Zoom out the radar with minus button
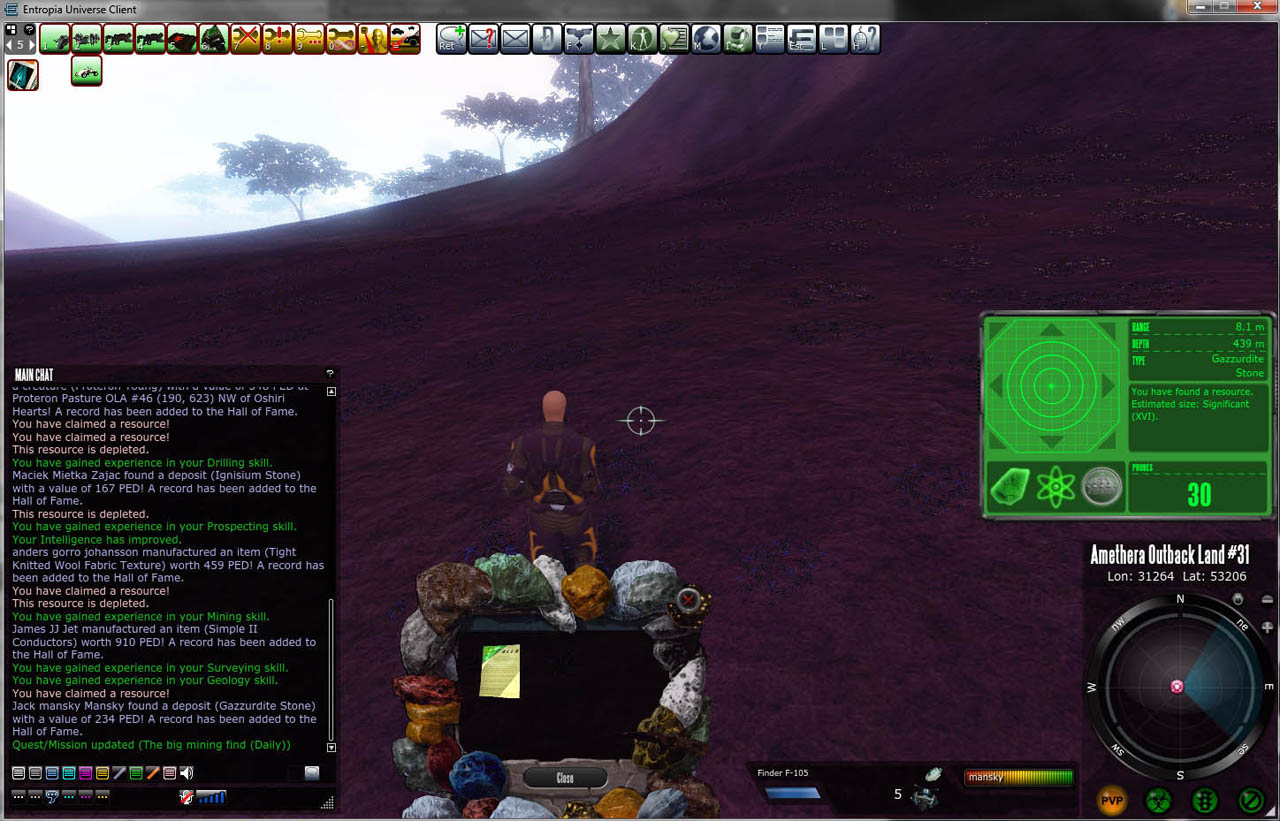Image resolution: width=1280 pixels, height=821 pixels. click(1267, 600)
